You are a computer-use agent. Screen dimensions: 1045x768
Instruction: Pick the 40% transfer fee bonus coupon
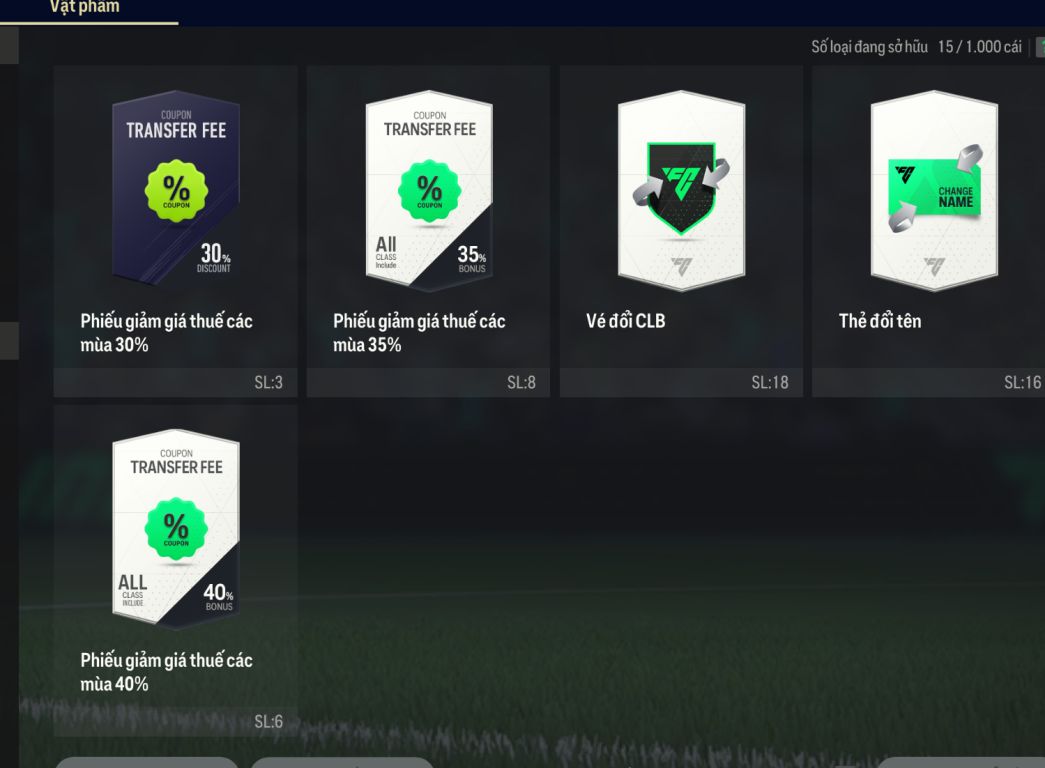(176, 568)
